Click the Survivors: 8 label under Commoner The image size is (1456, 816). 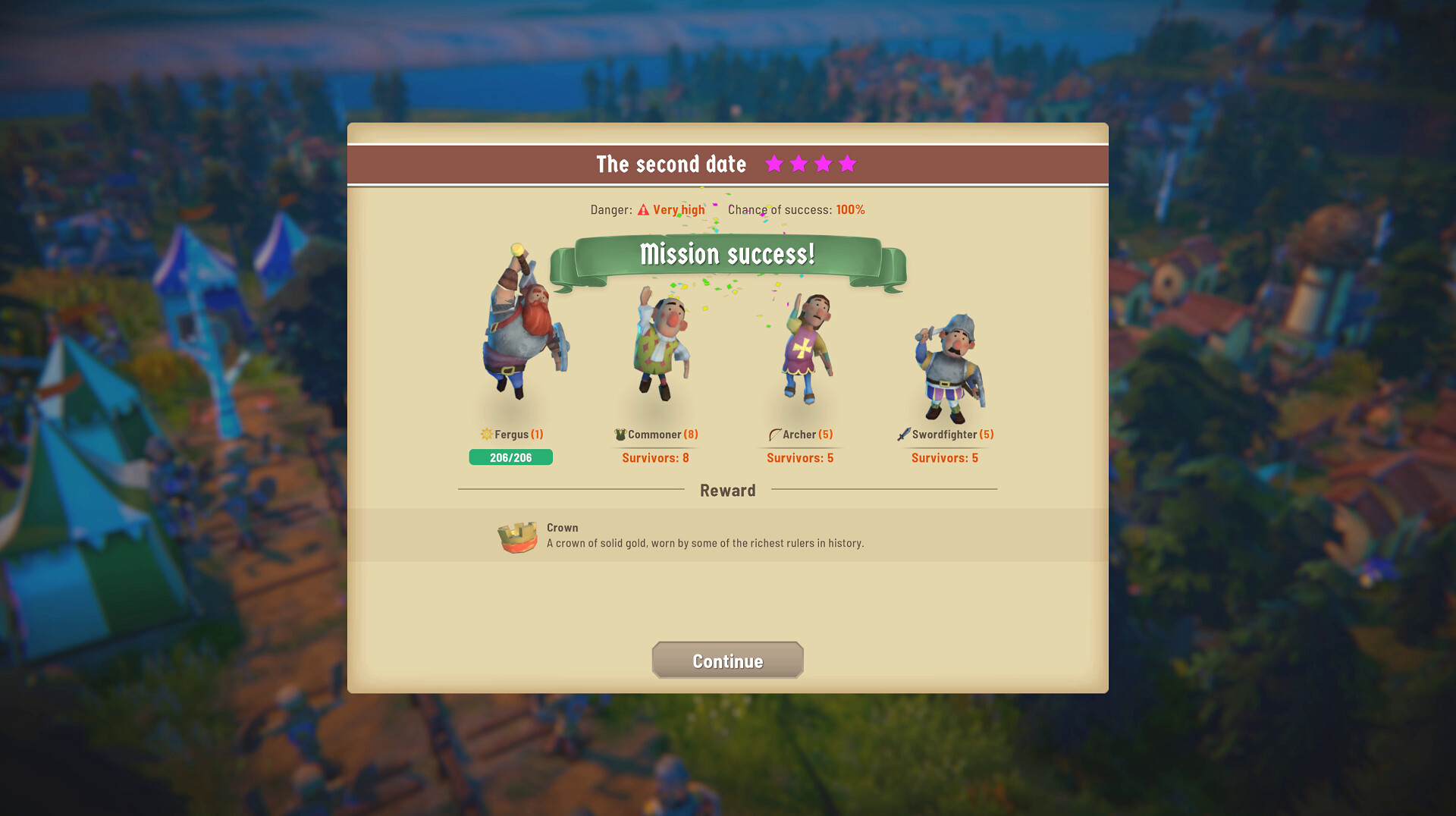coord(654,458)
